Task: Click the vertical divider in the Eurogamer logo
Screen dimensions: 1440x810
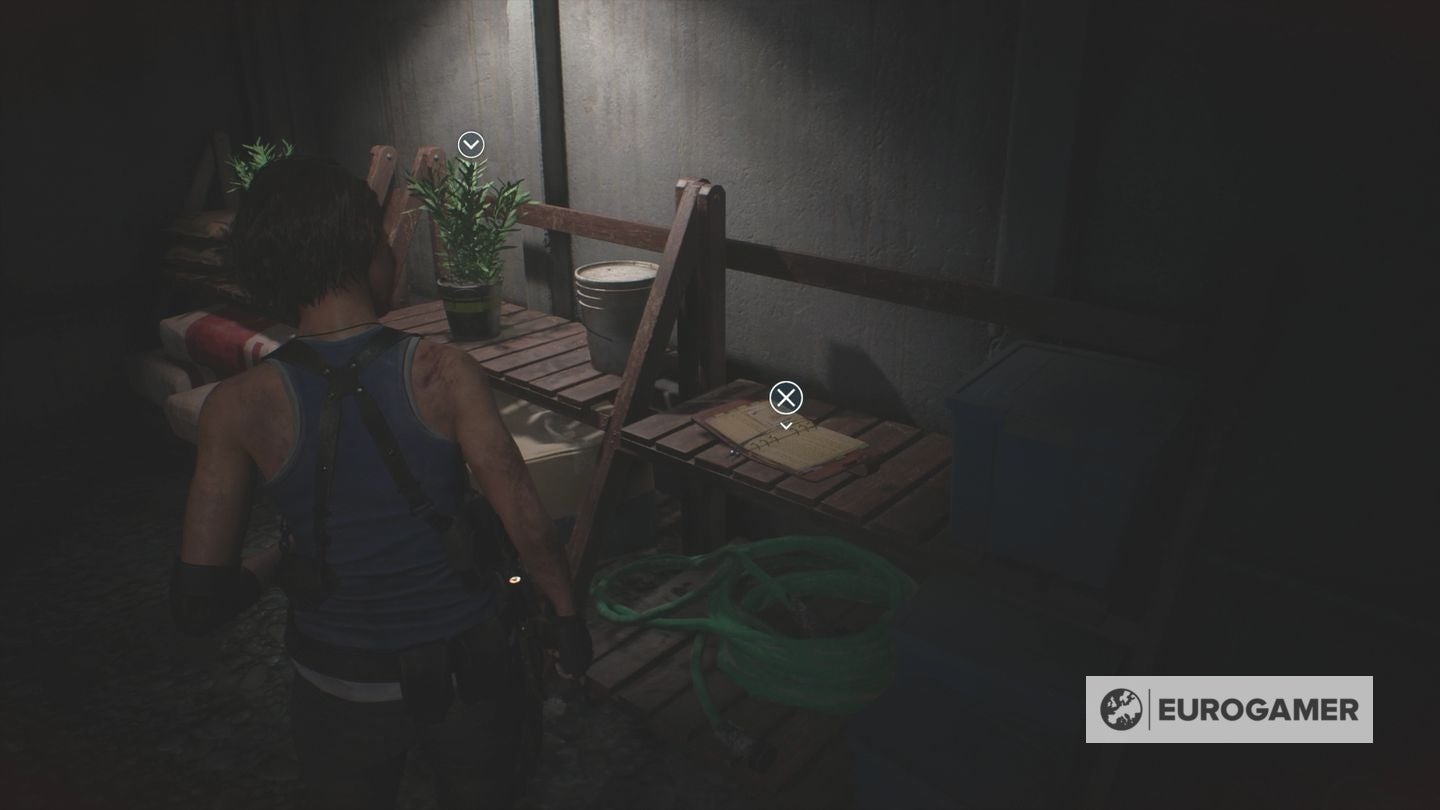Action: pos(1151,711)
